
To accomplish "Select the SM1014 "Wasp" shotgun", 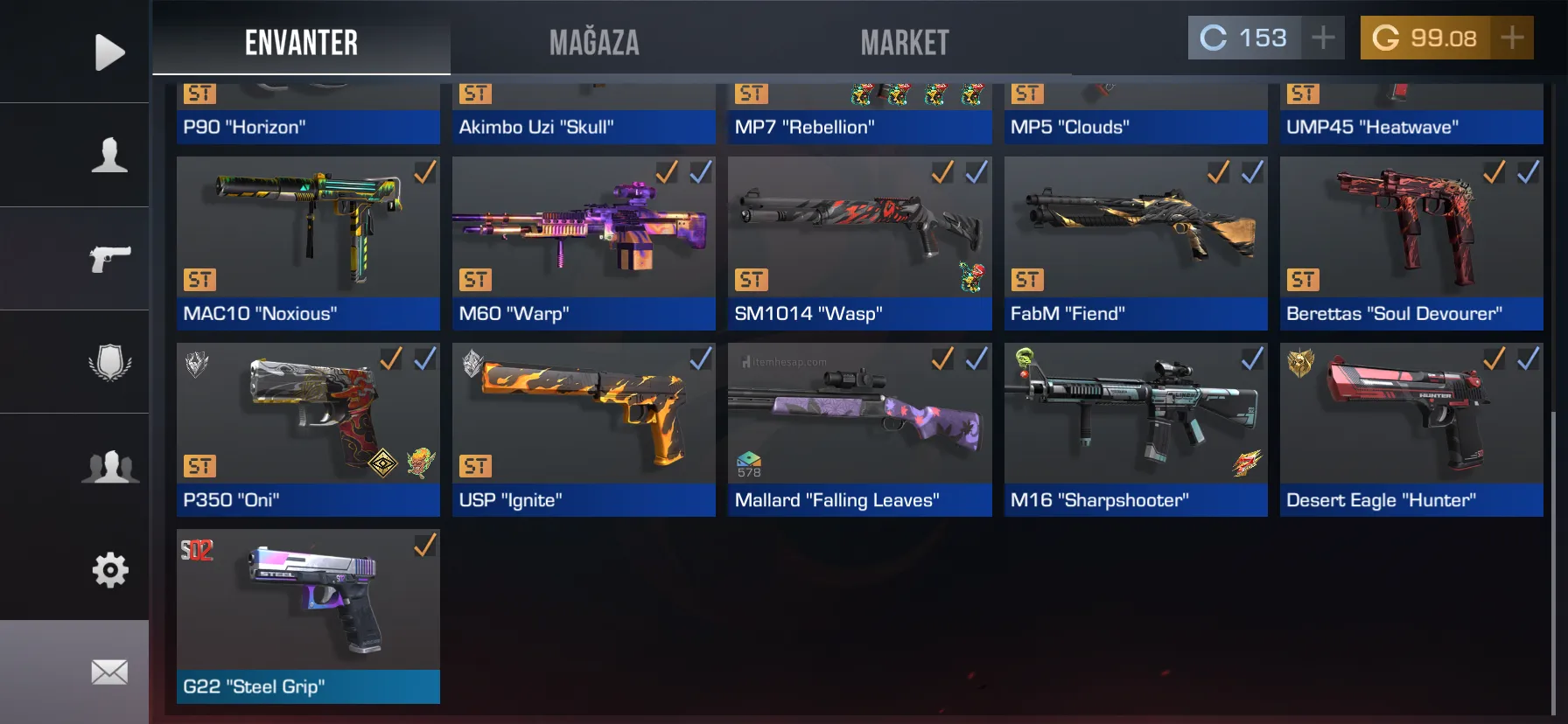I will coord(859,243).
